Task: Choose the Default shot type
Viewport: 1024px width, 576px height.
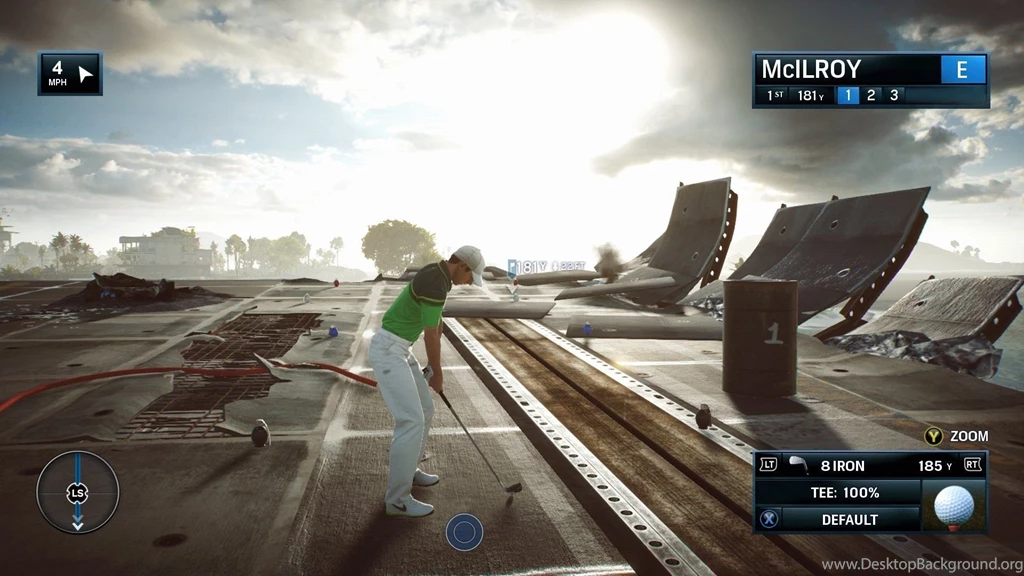Action: click(849, 519)
